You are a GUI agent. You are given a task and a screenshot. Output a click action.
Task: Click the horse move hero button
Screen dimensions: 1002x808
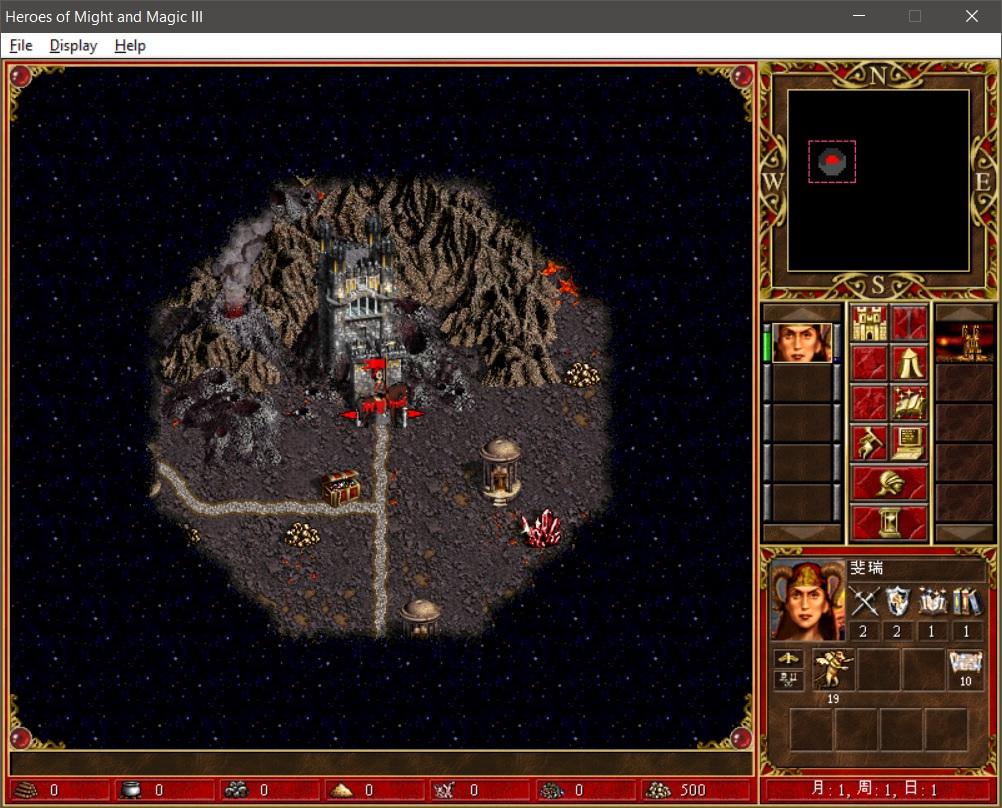869,443
